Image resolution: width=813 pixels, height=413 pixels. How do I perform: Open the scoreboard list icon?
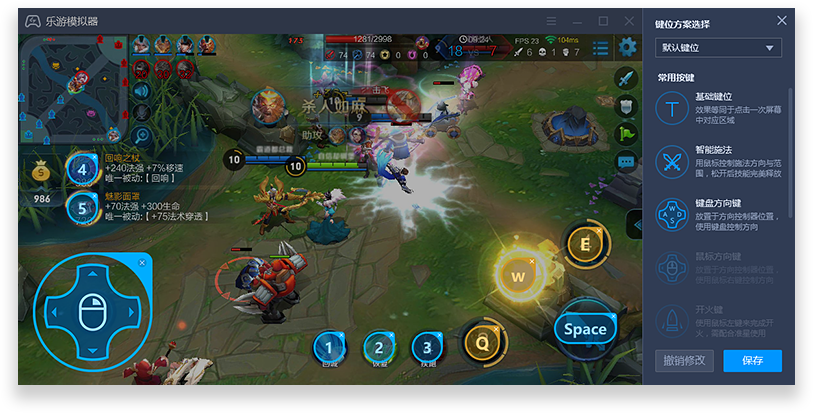(600, 47)
